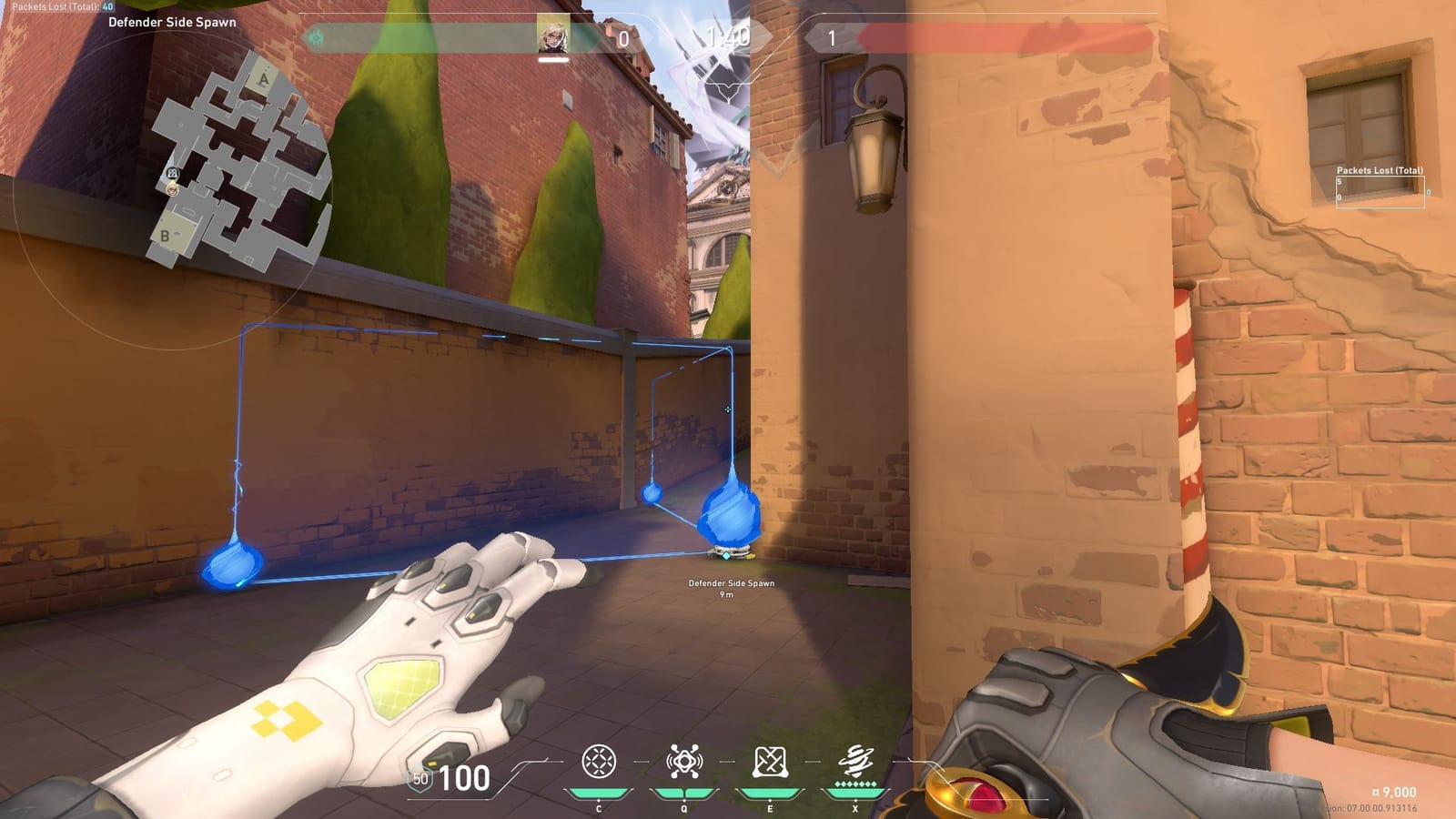Select the B site marker on the minimap

[165, 235]
